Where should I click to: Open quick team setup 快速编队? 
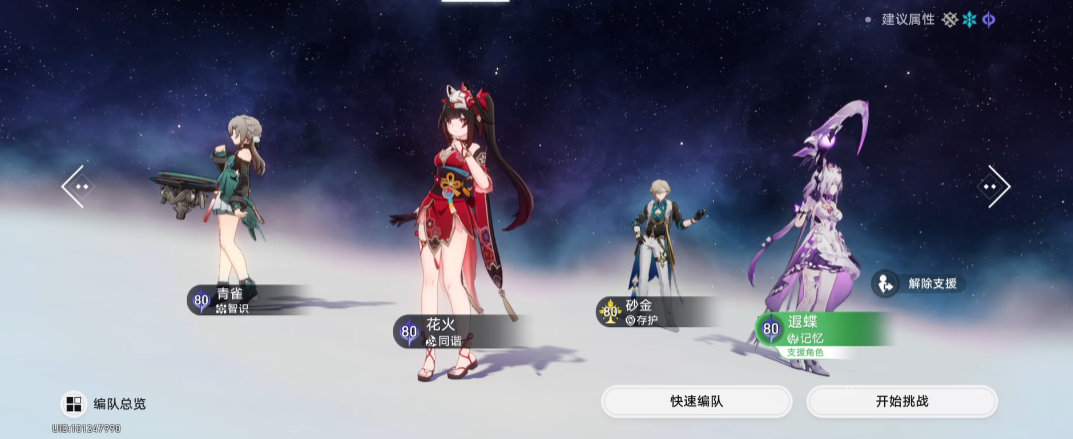pyautogui.click(x=696, y=401)
